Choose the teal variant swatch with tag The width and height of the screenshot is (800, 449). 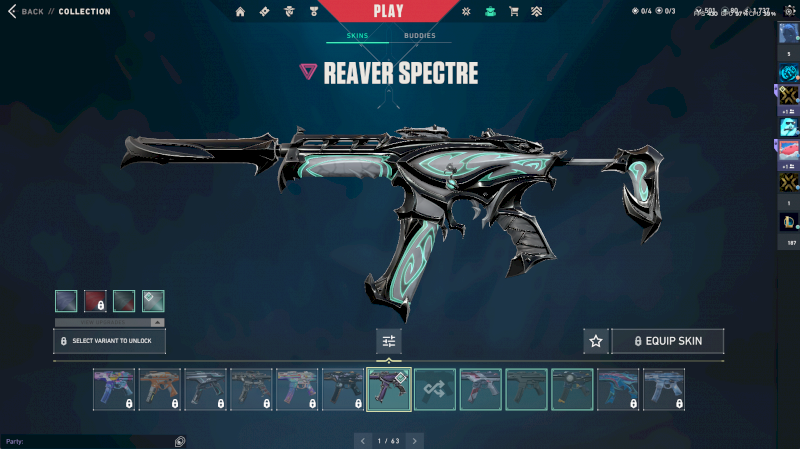[x=153, y=301]
